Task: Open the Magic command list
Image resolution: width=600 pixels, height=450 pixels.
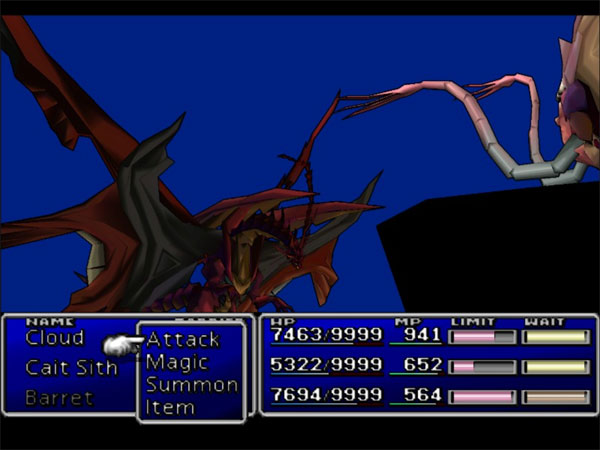Action: (177, 362)
